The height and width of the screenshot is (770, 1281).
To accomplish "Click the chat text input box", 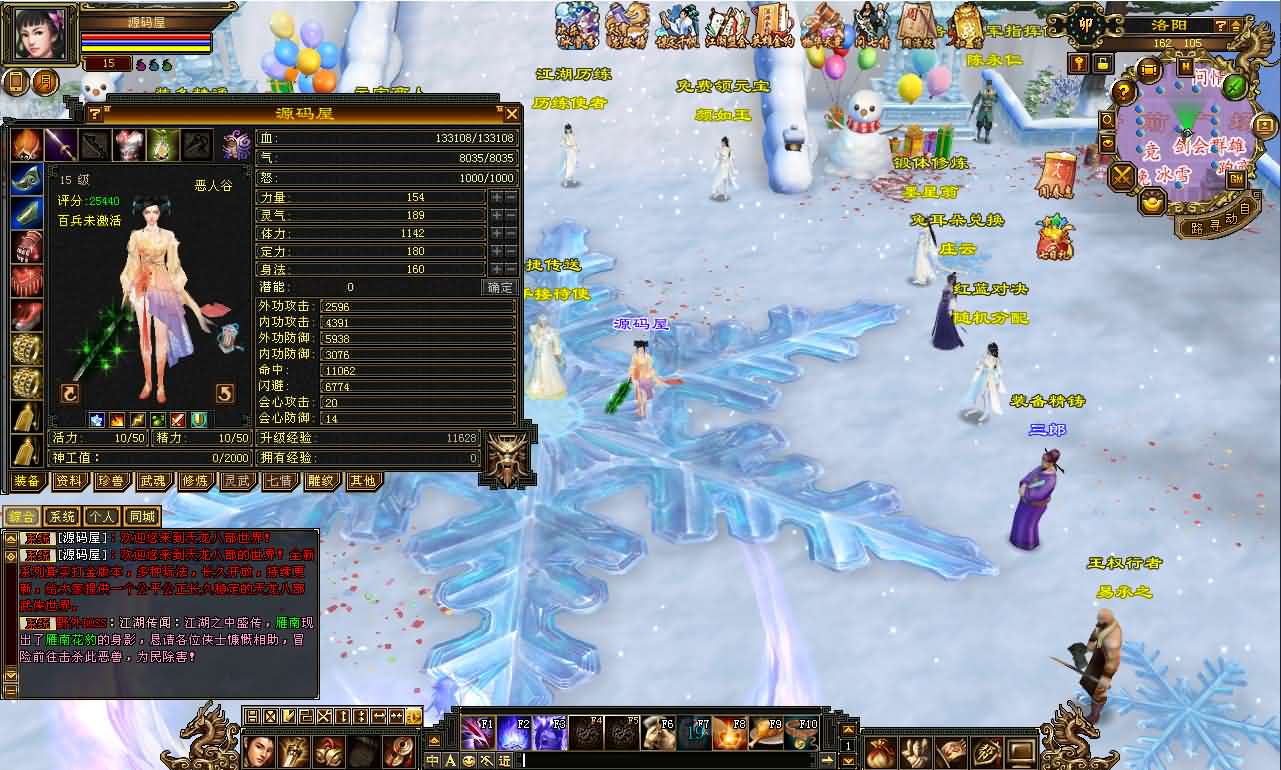I will click(660, 761).
